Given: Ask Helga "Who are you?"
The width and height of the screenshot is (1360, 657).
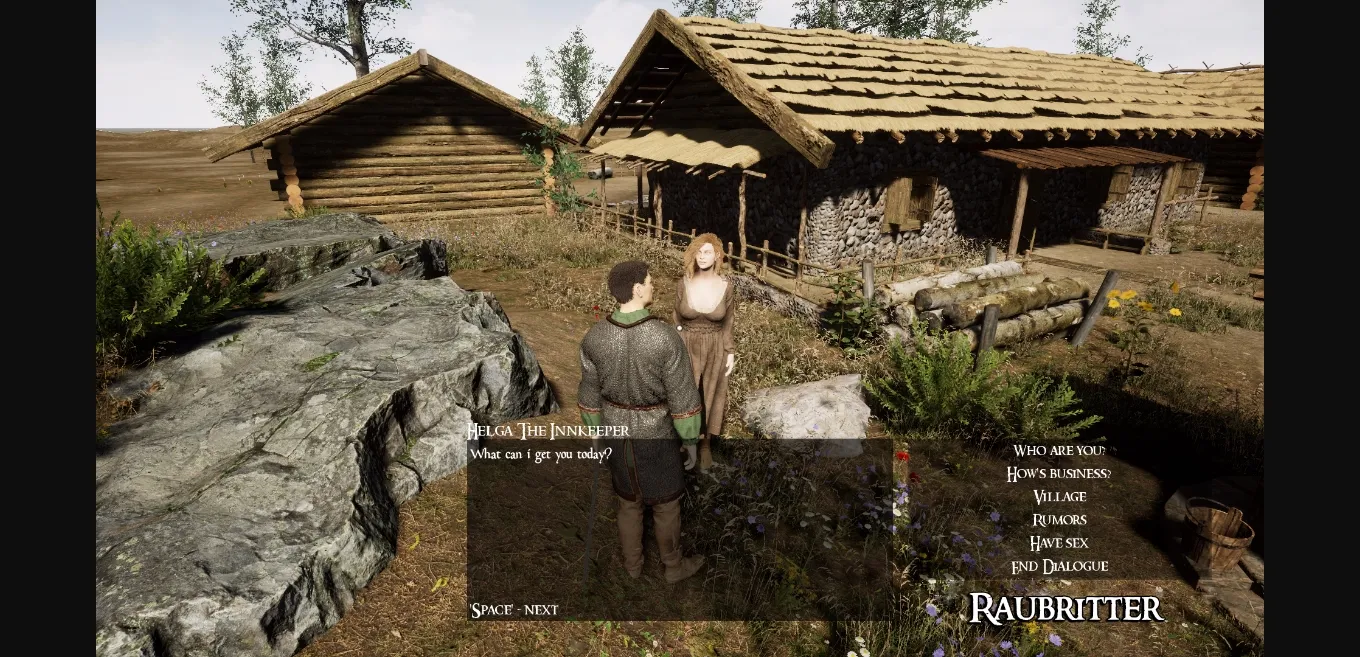Looking at the screenshot, I should point(1058,451).
